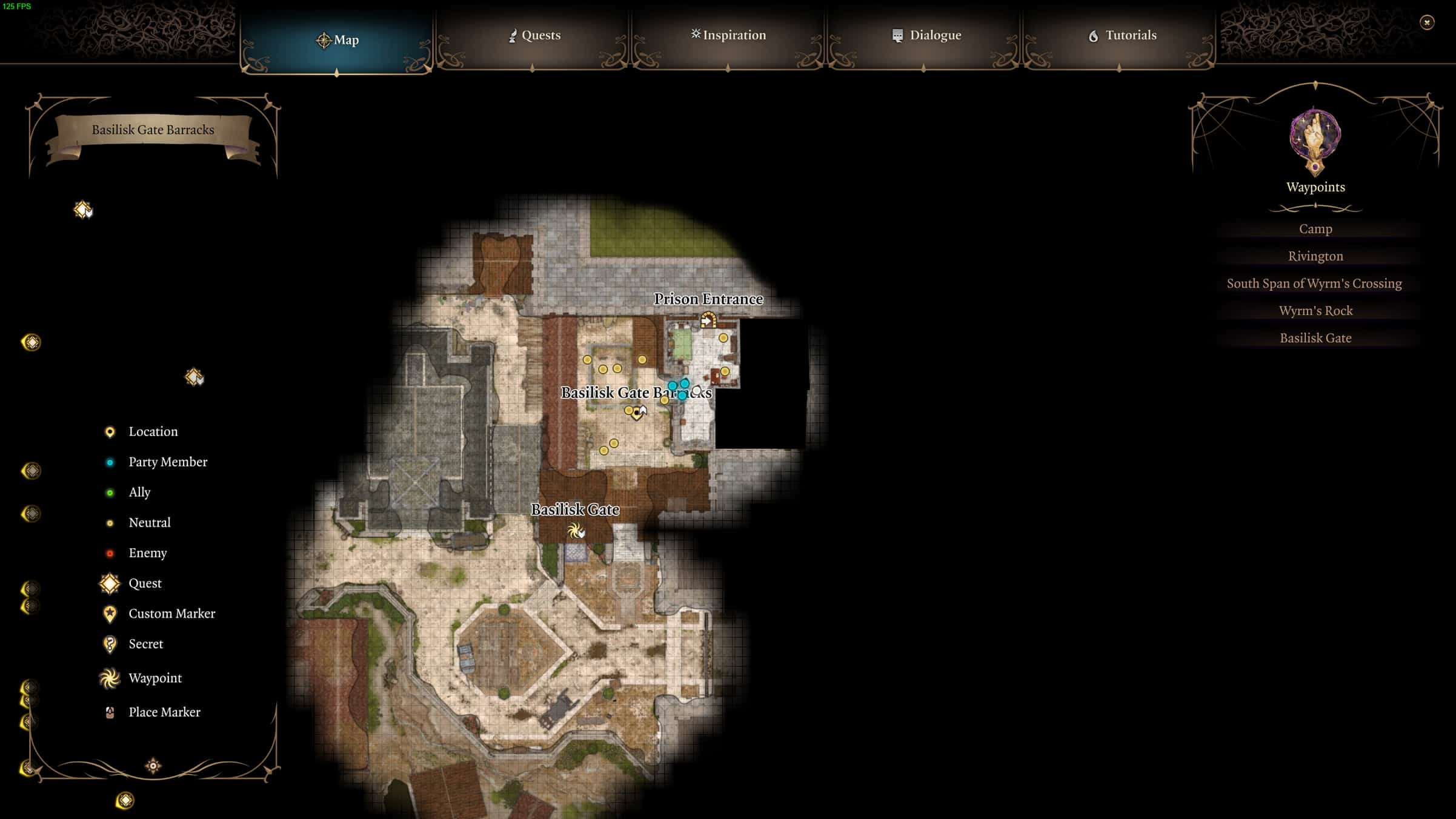Toggle Neutral markers in the legend
This screenshot has width=1456, height=819.
[110, 522]
